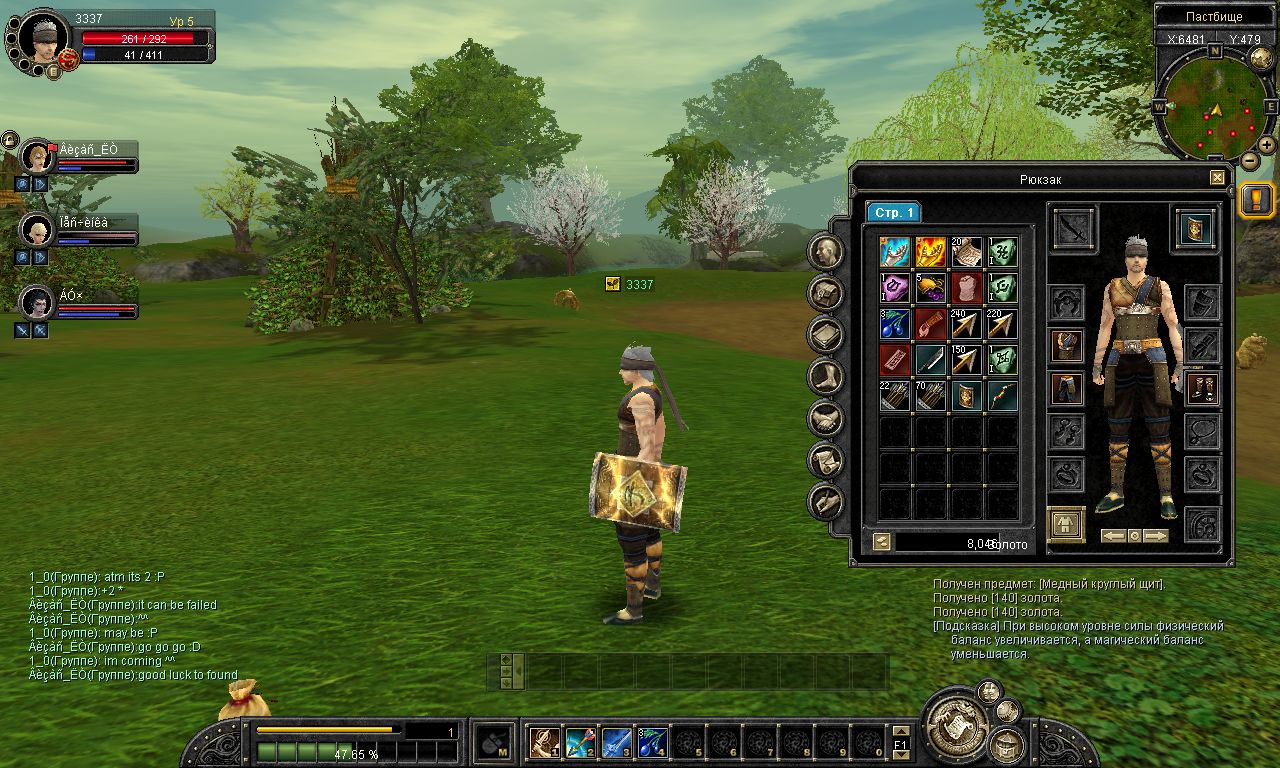The height and width of the screenshot is (768, 1280).
Task: Switch to the Стр. 1 backpack tab
Action: coord(893,213)
